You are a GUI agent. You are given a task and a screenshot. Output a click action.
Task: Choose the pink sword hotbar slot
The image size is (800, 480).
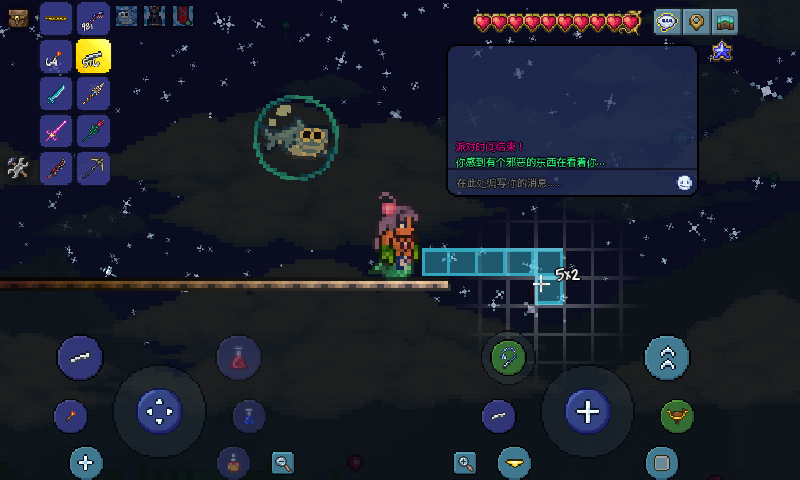coord(56,131)
